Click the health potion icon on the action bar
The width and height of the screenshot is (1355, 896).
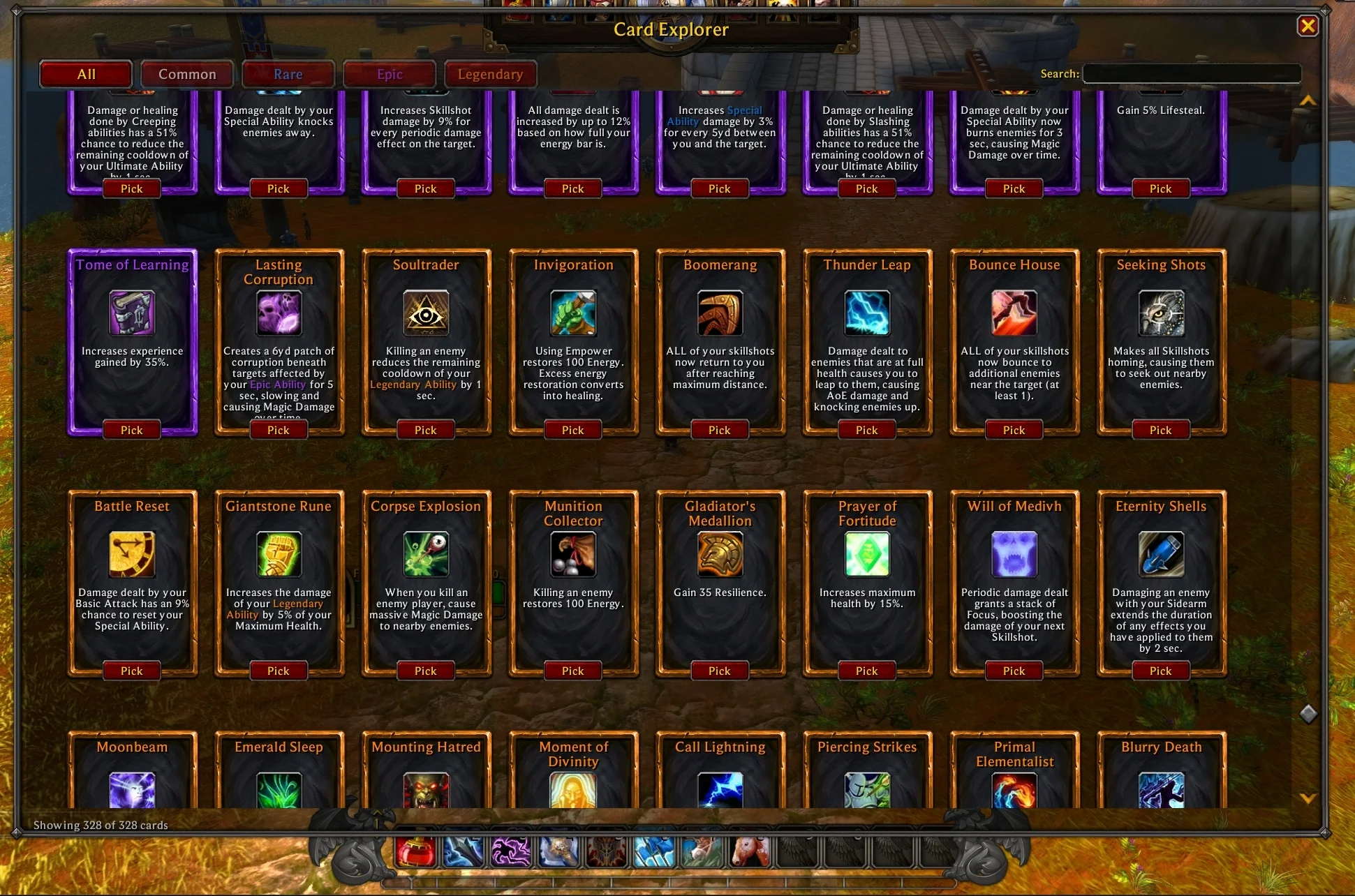click(417, 851)
